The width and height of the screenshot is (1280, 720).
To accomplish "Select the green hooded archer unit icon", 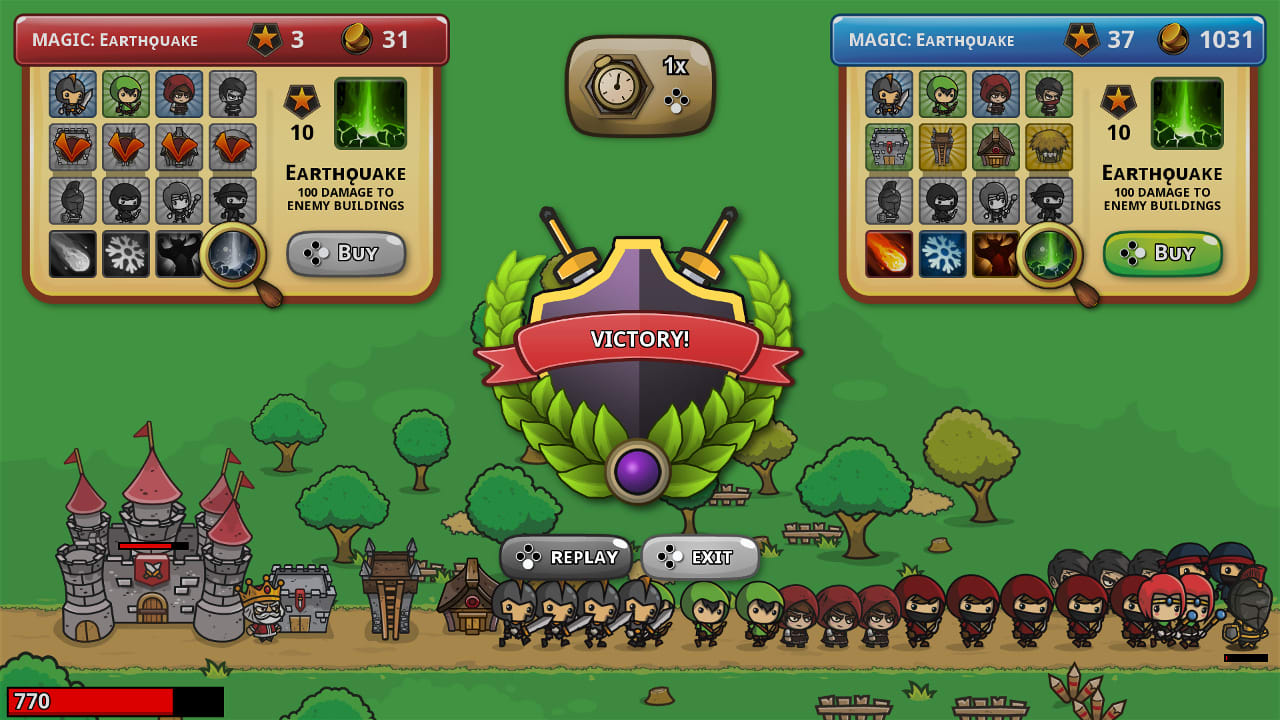I will click(x=943, y=94).
